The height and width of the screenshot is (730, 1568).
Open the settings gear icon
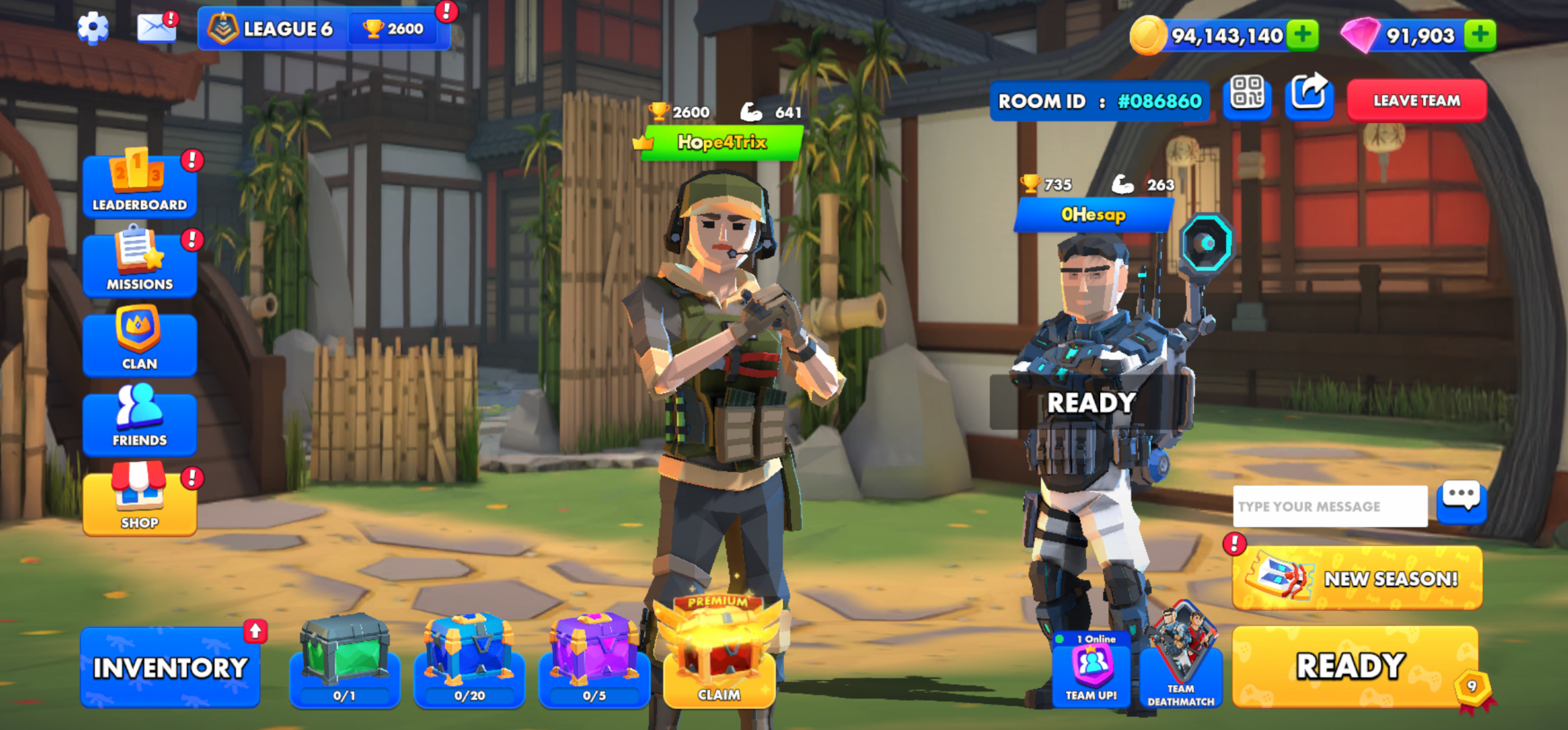click(93, 28)
